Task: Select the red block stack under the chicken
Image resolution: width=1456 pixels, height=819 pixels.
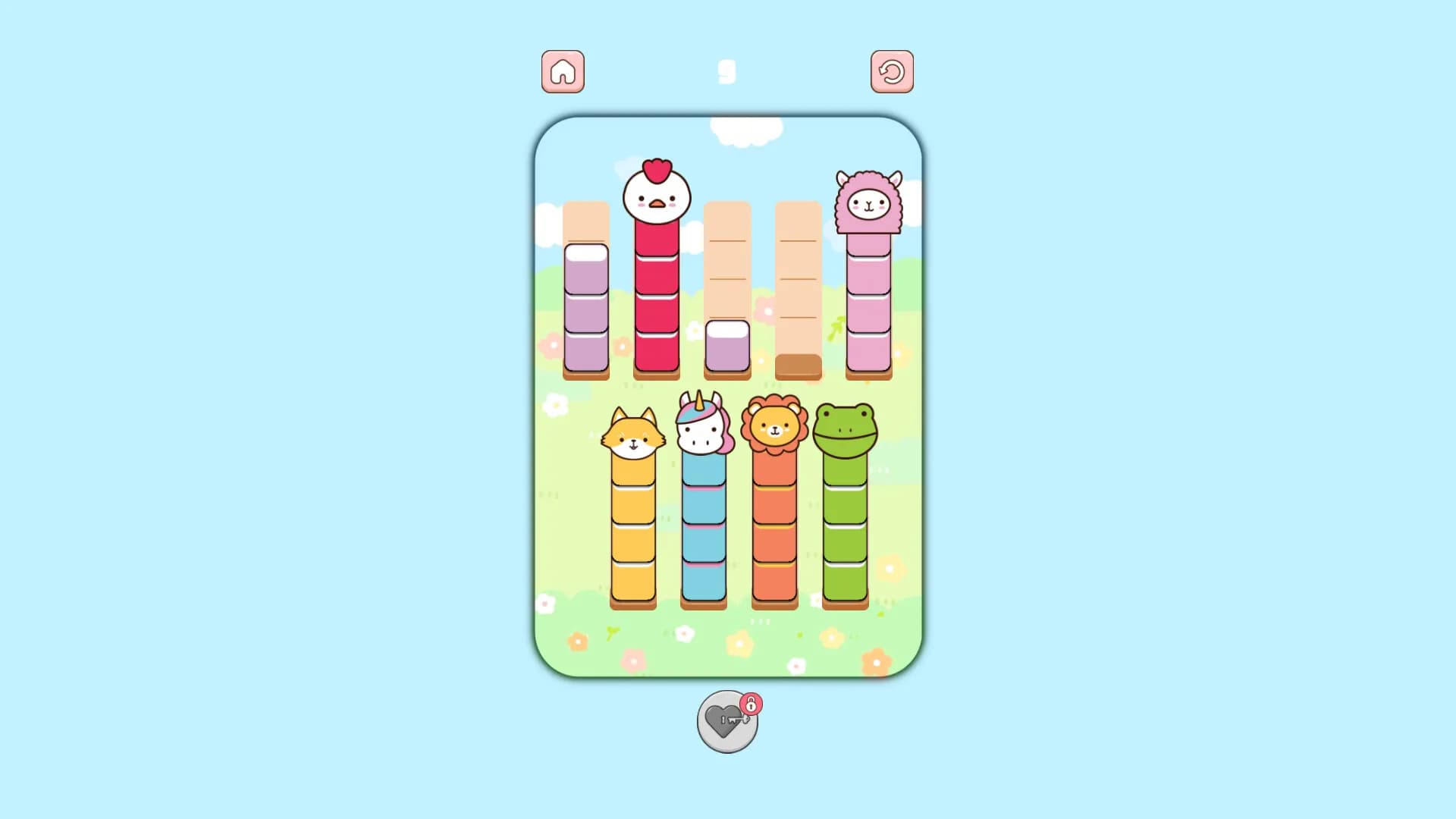Action: click(657, 303)
